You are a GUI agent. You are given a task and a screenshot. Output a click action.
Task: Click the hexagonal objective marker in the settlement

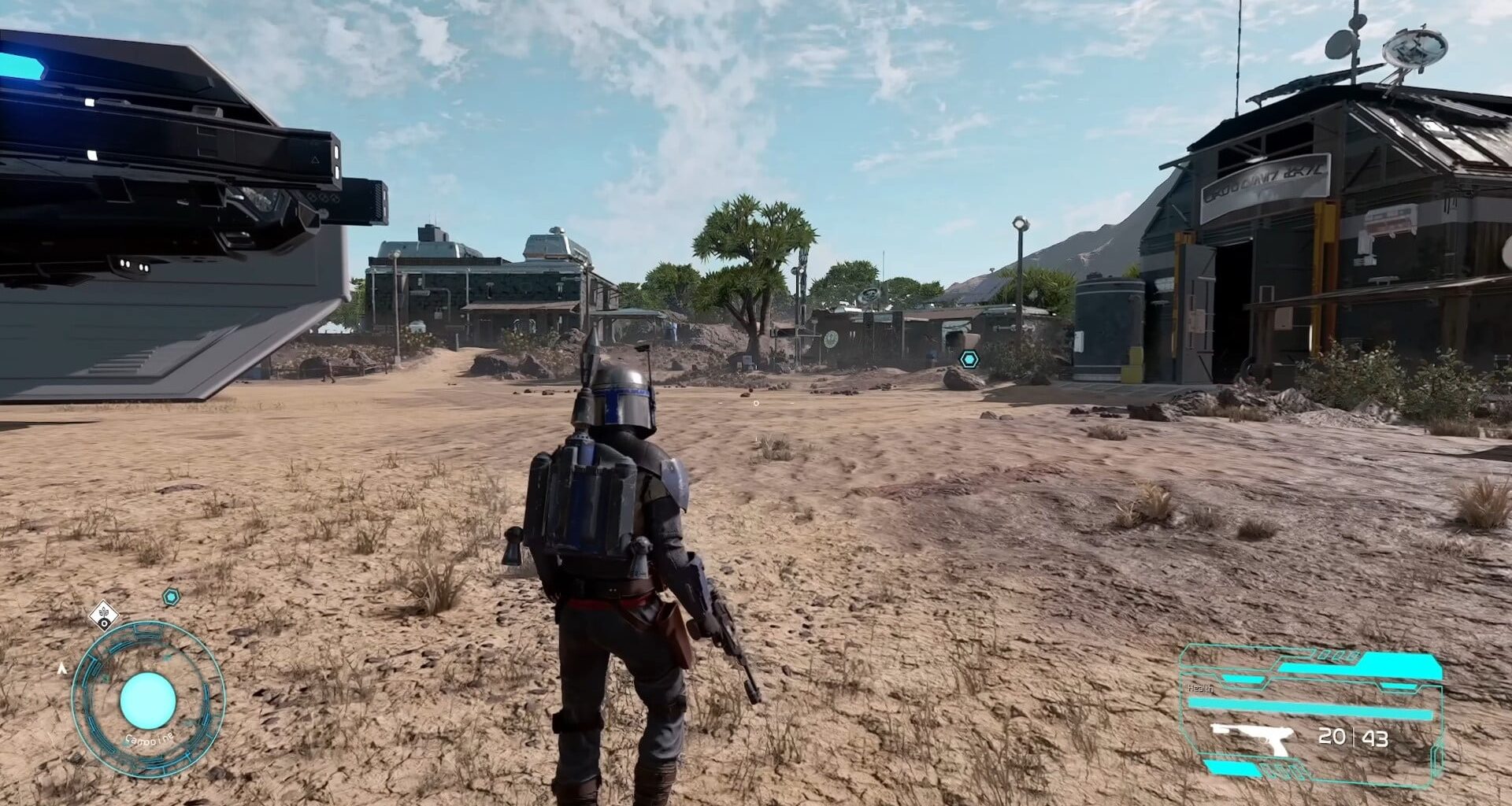tap(967, 357)
